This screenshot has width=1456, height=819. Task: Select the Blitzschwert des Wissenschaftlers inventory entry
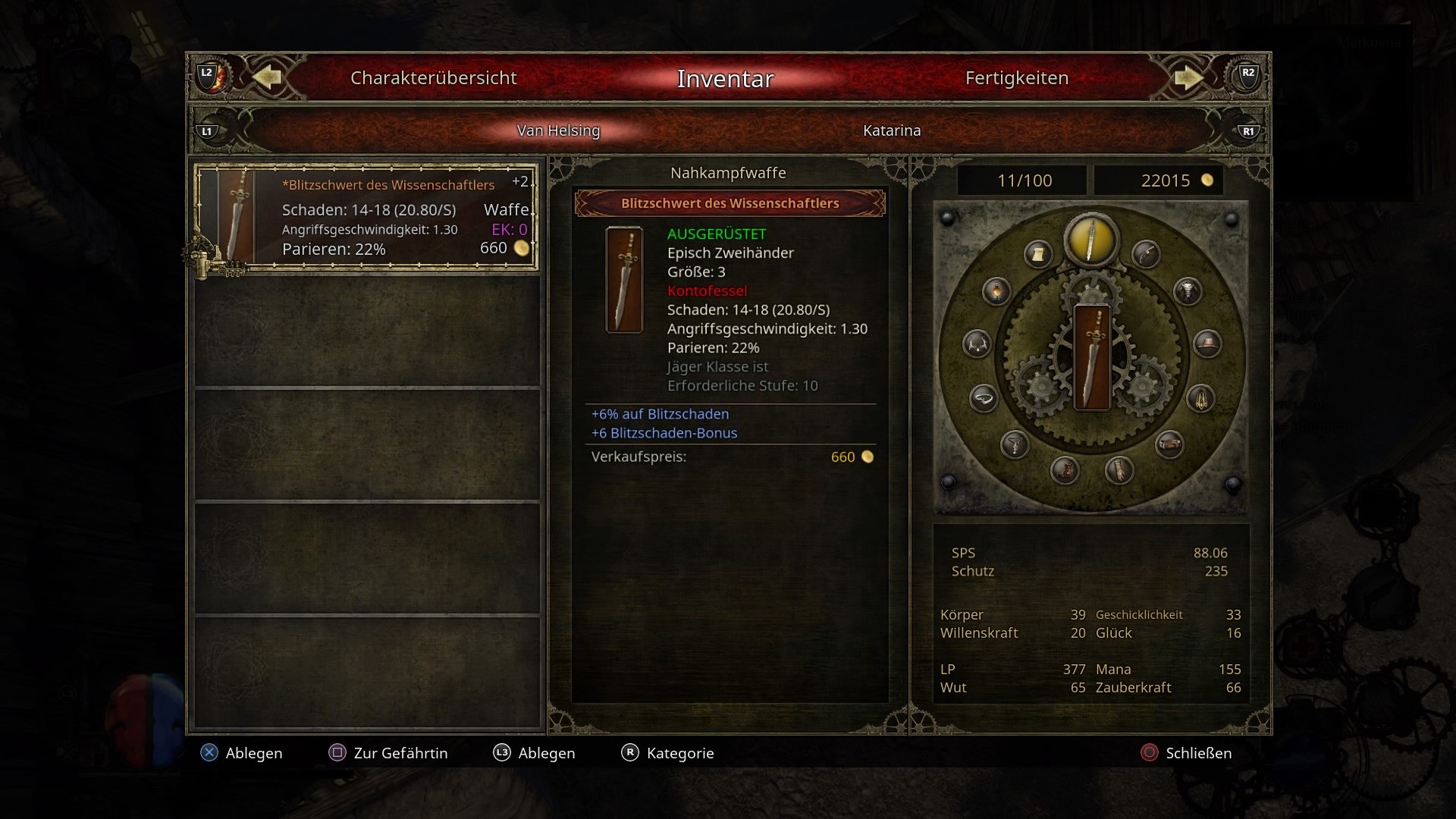click(366, 216)
